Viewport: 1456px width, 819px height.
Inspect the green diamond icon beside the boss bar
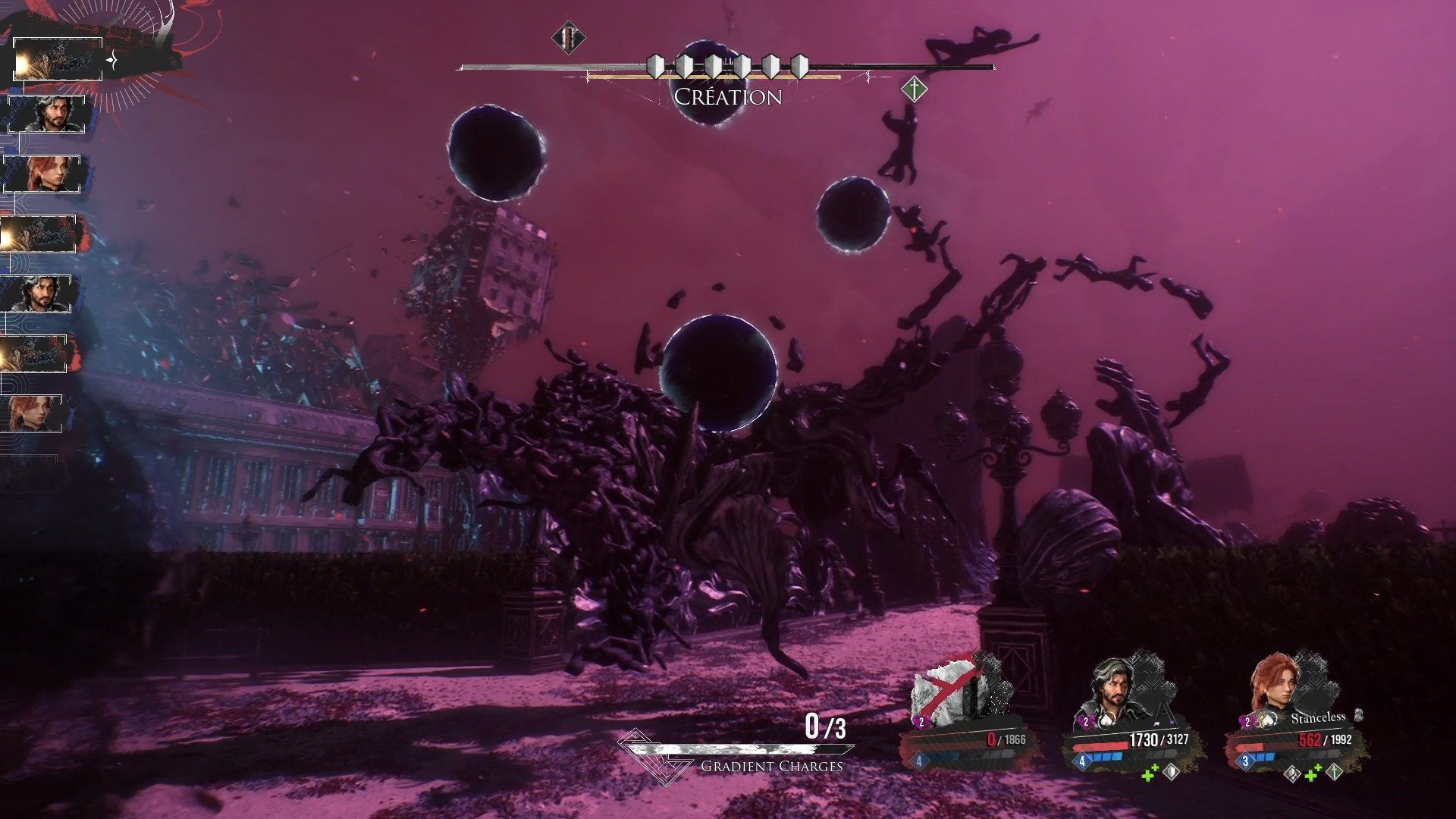[x=915, y=89]
